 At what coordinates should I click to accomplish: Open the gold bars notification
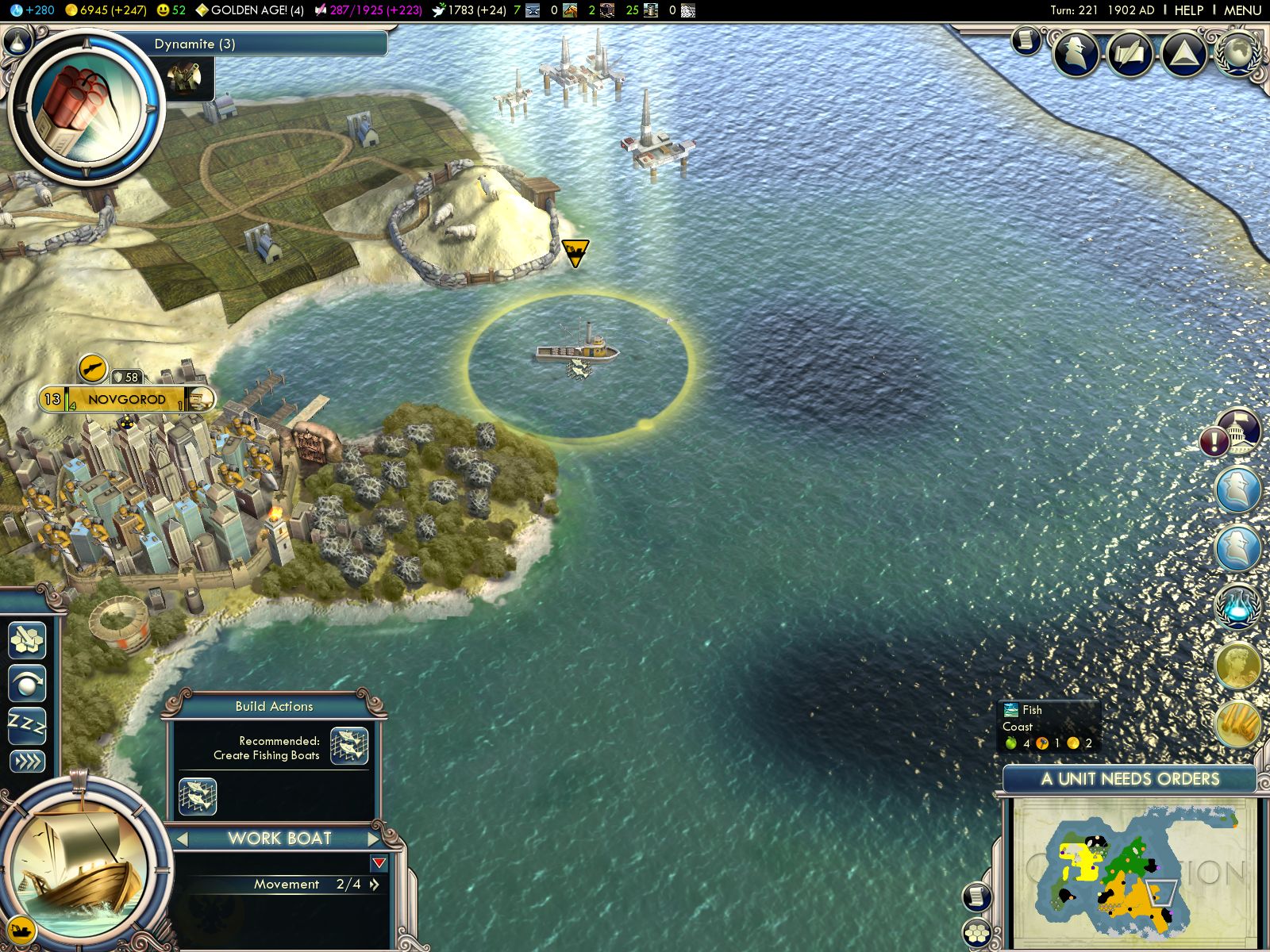pos(1238,724)
